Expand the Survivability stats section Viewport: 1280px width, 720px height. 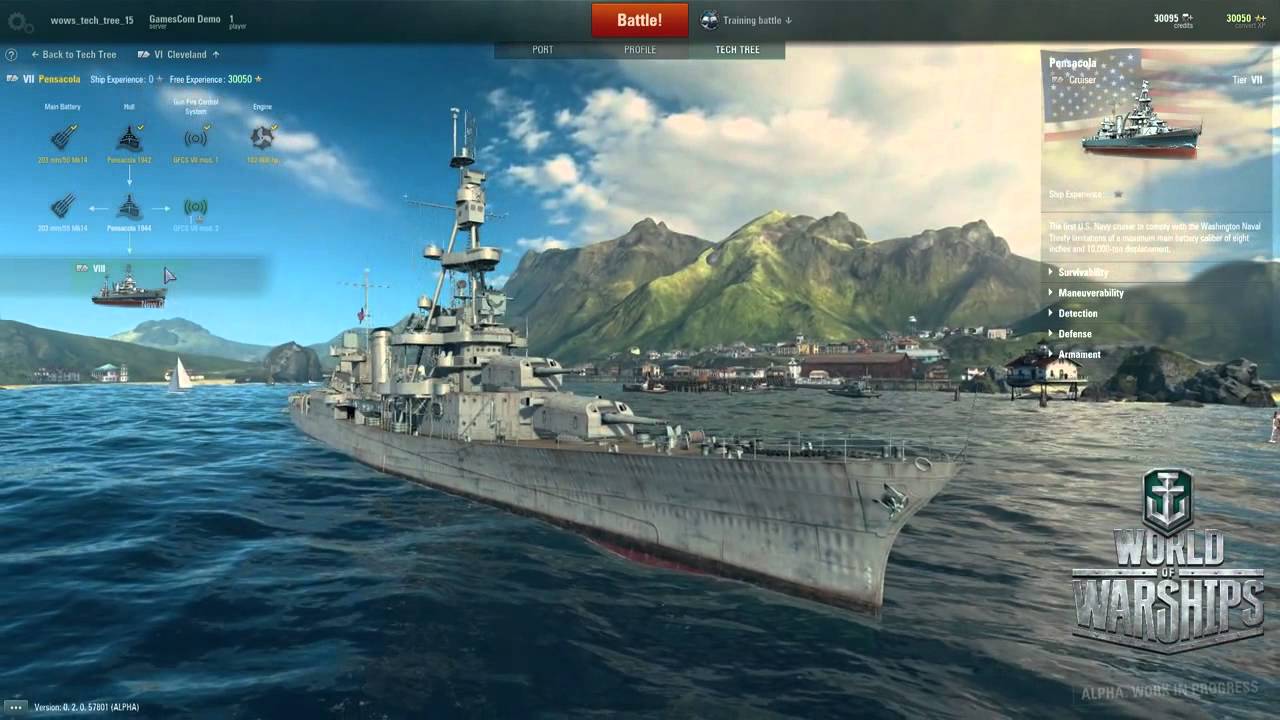tap(1083, 272)
